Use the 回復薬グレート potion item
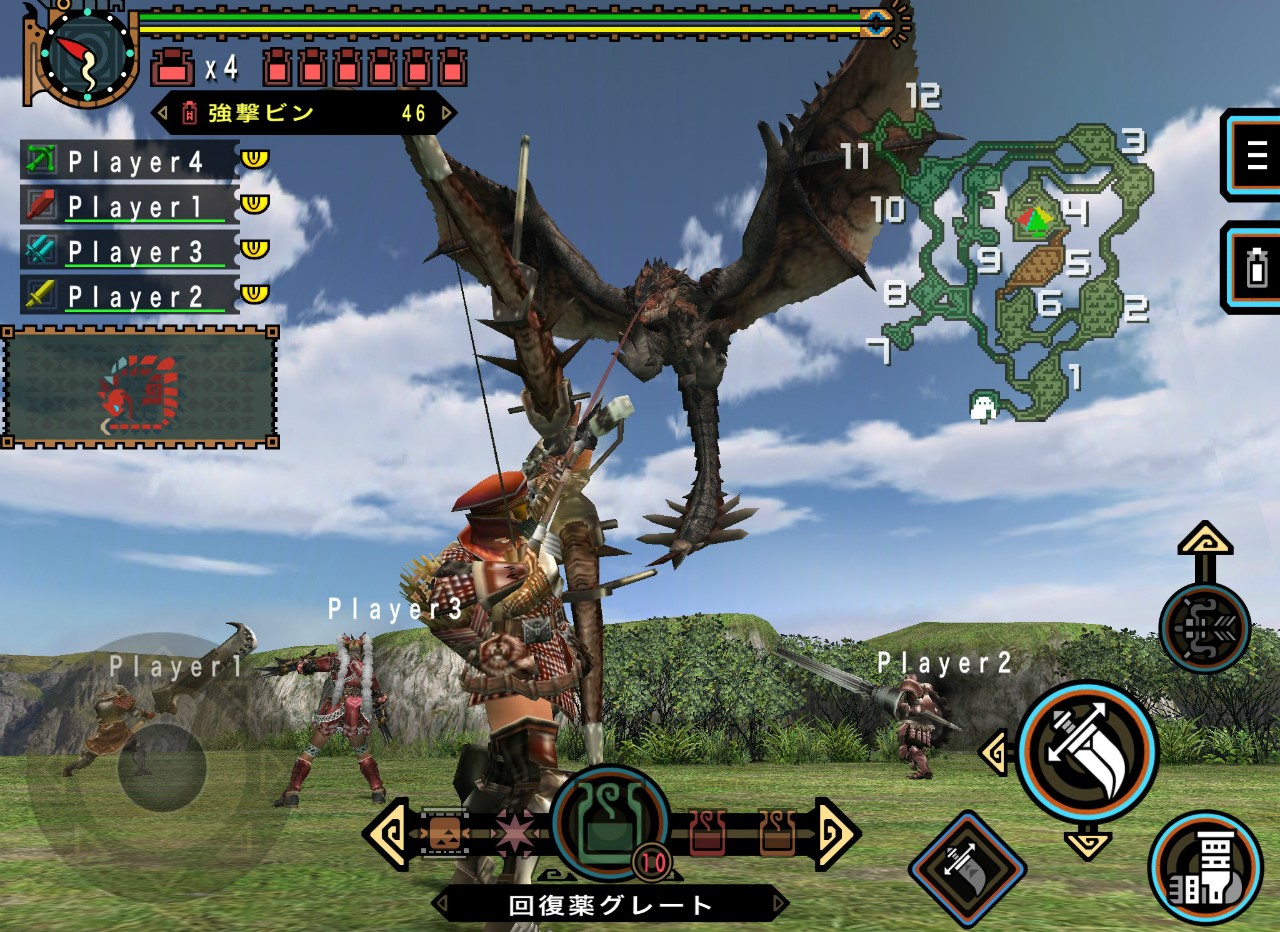Screen dimensions: 1280x932 coord(610,822)
